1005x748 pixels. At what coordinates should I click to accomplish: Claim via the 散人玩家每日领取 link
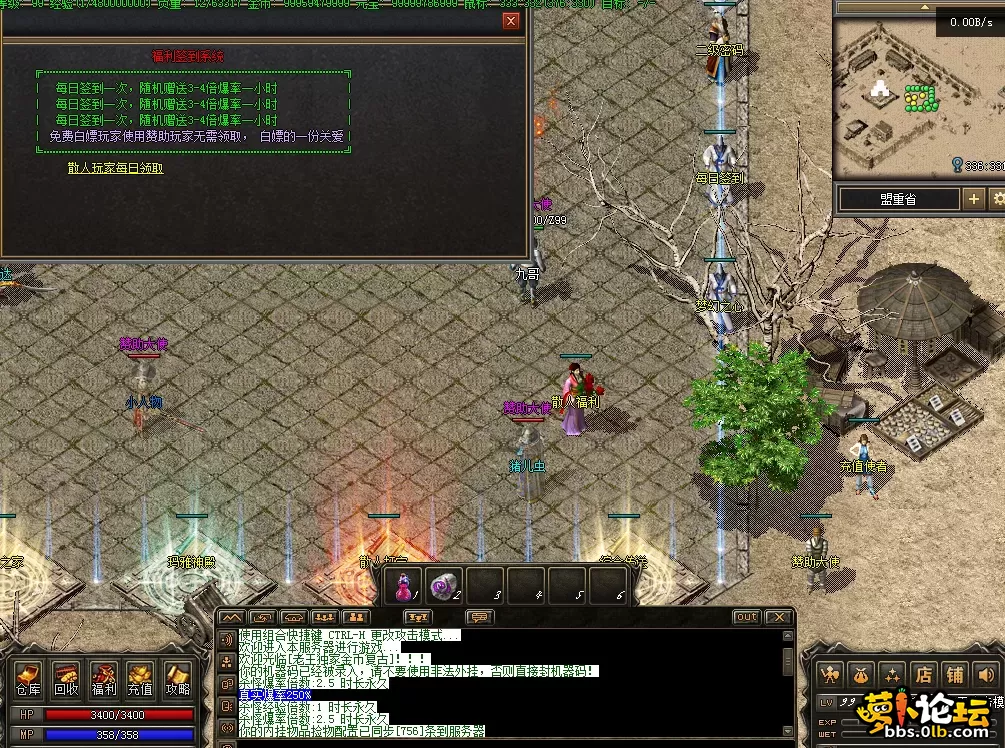115,168
